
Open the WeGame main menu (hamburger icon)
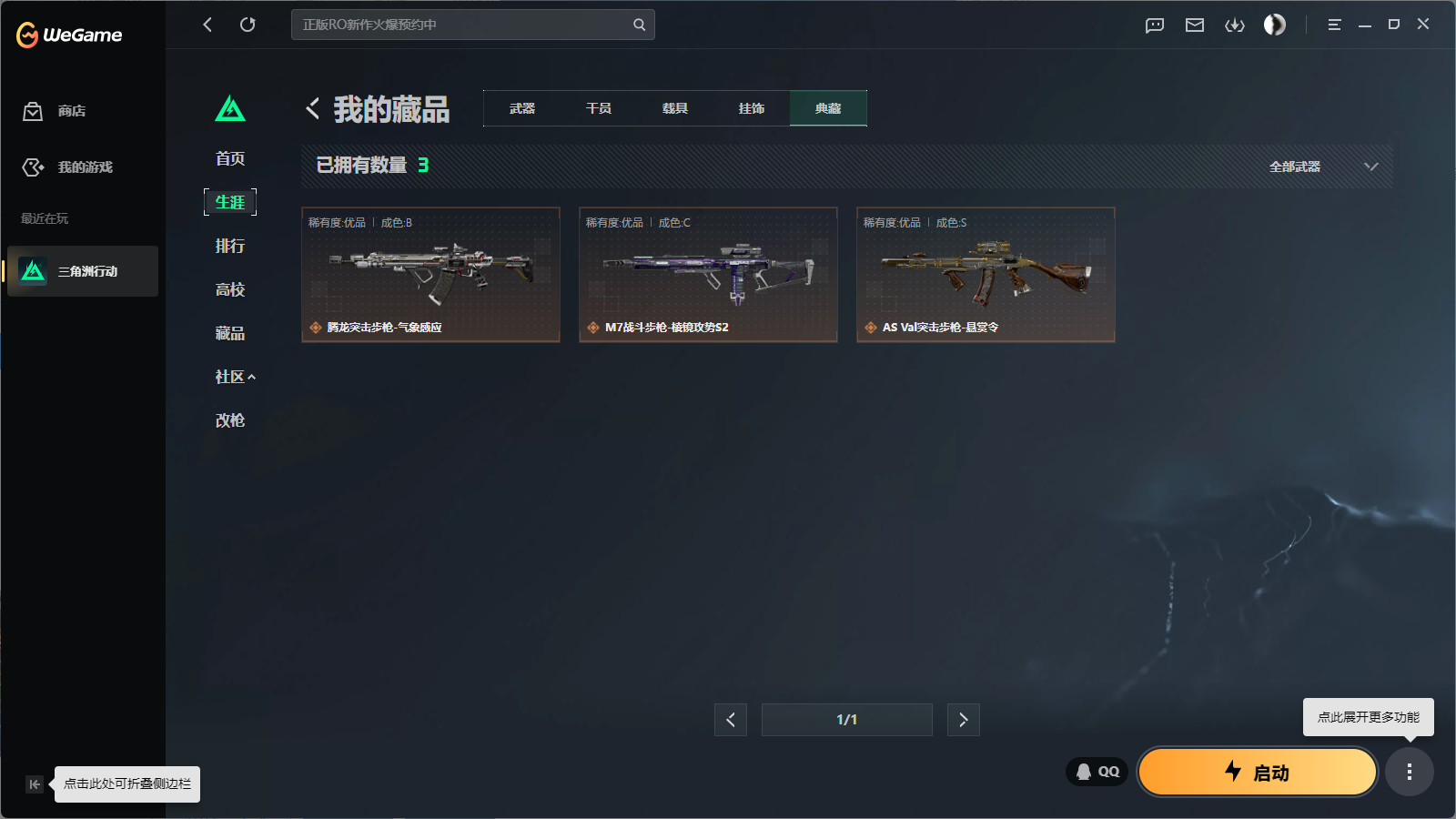pos(1334,25)
